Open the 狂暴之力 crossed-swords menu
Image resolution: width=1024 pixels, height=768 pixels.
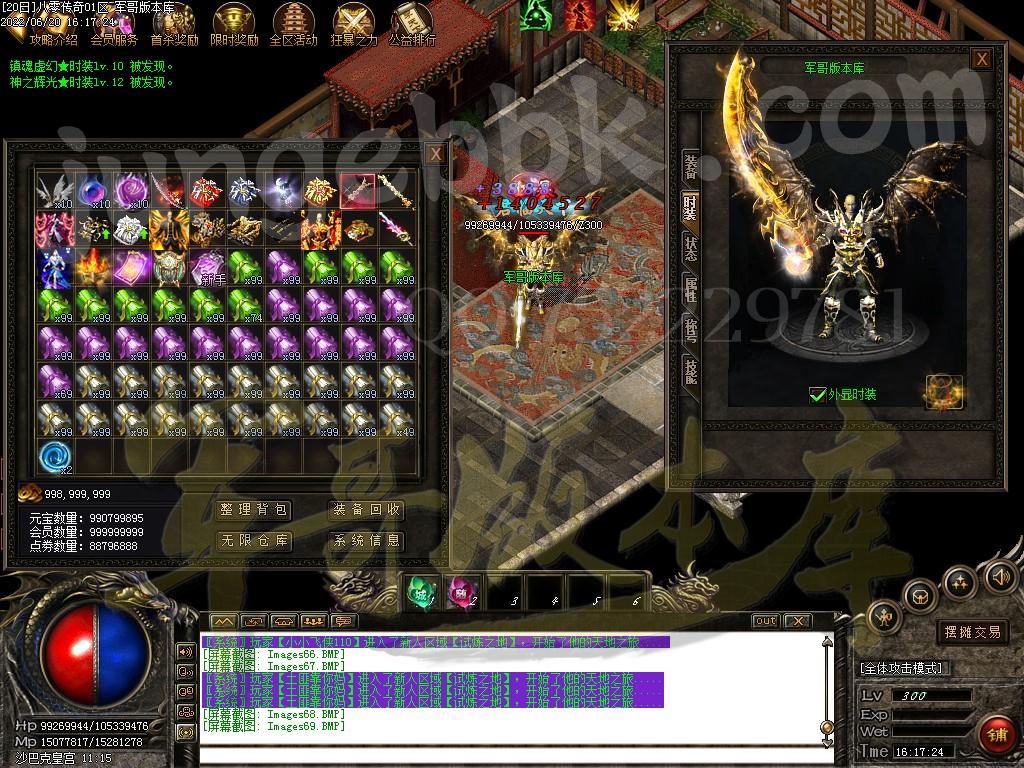point(353,25)
